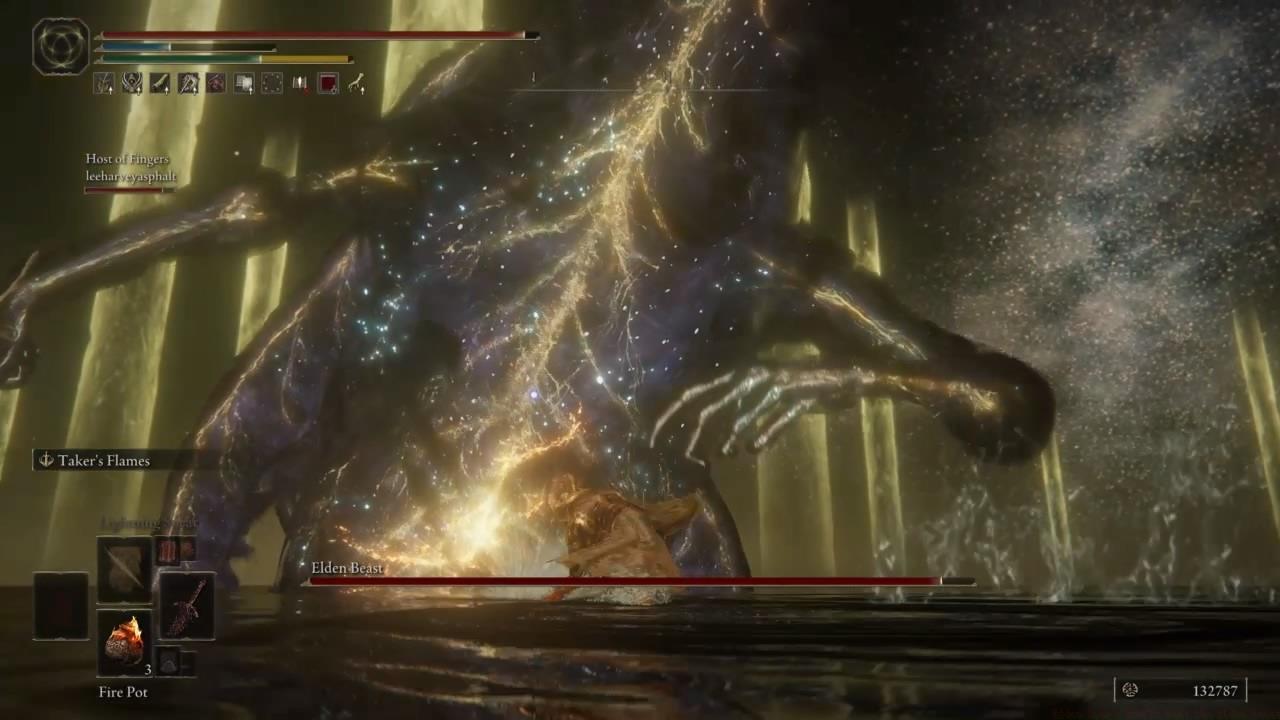Toggle the red square debuff icon in the buff bar

(x=329, y=83)
